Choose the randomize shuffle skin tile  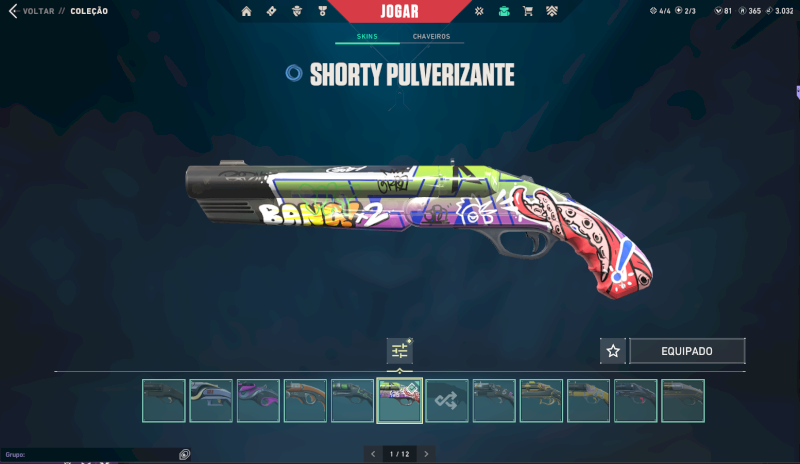pyautogui.click(x=447, y=400)
